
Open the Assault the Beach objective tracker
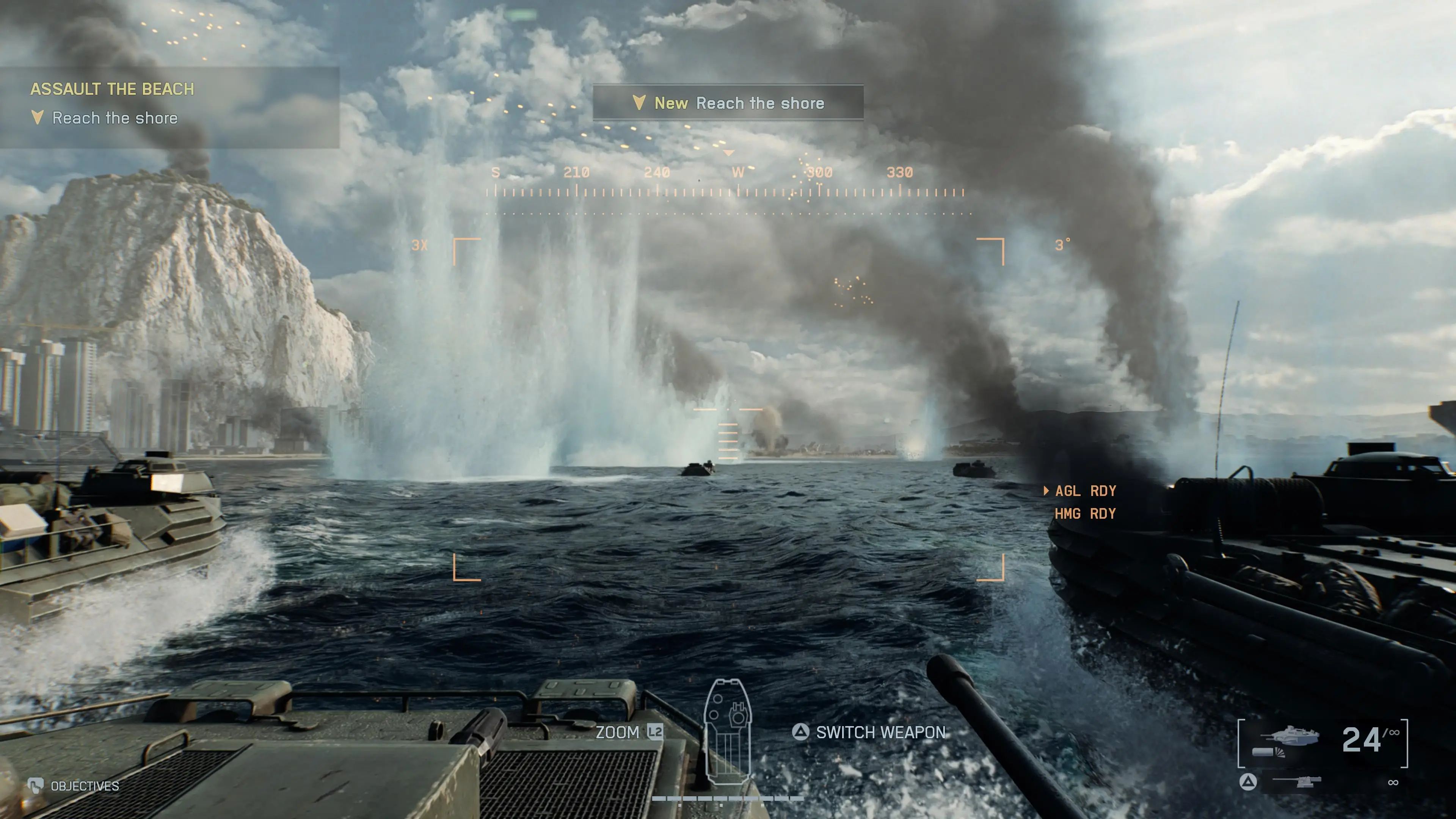pos(112,89)
